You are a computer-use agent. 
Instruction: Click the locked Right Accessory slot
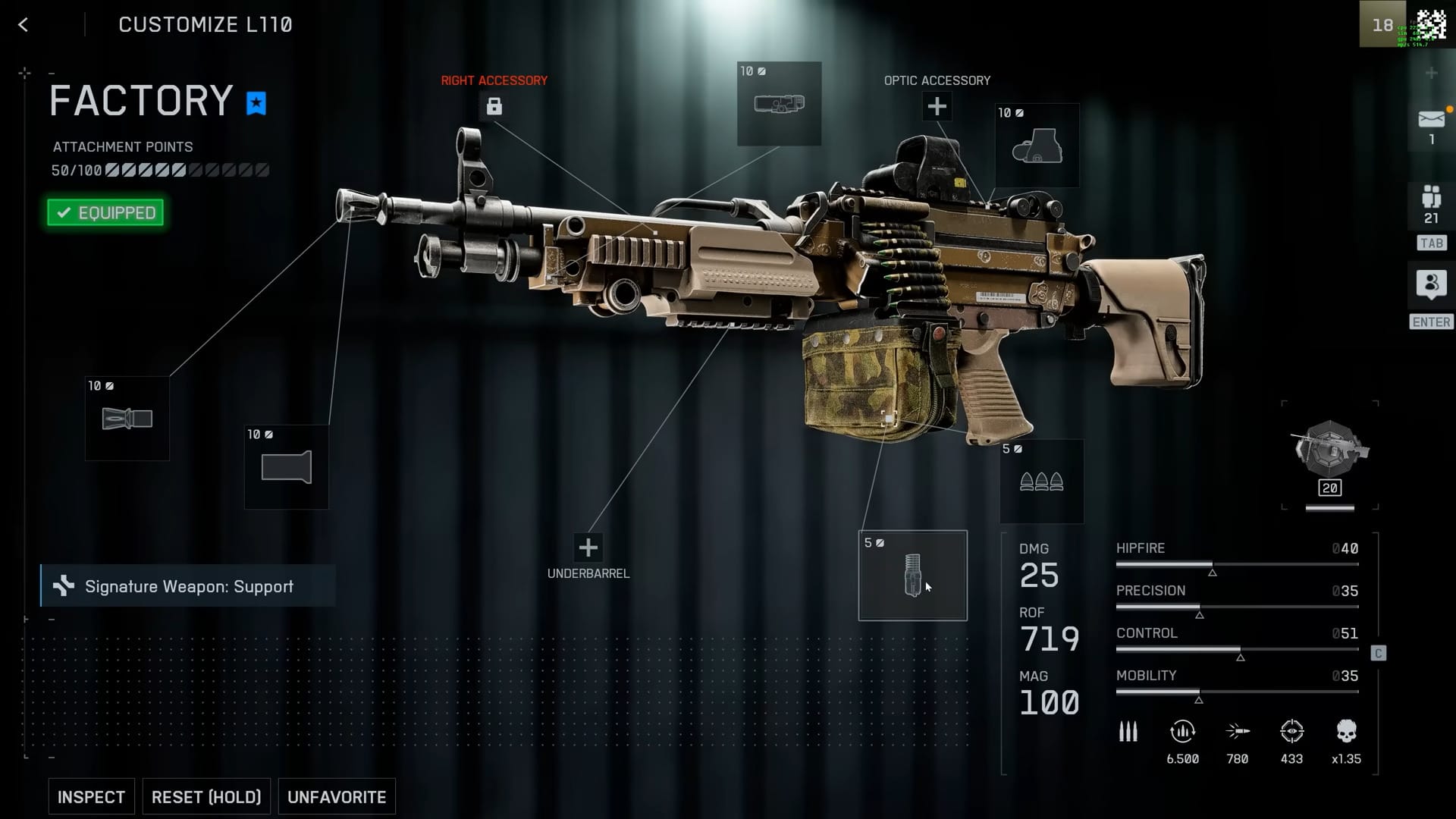pos(494,106)
